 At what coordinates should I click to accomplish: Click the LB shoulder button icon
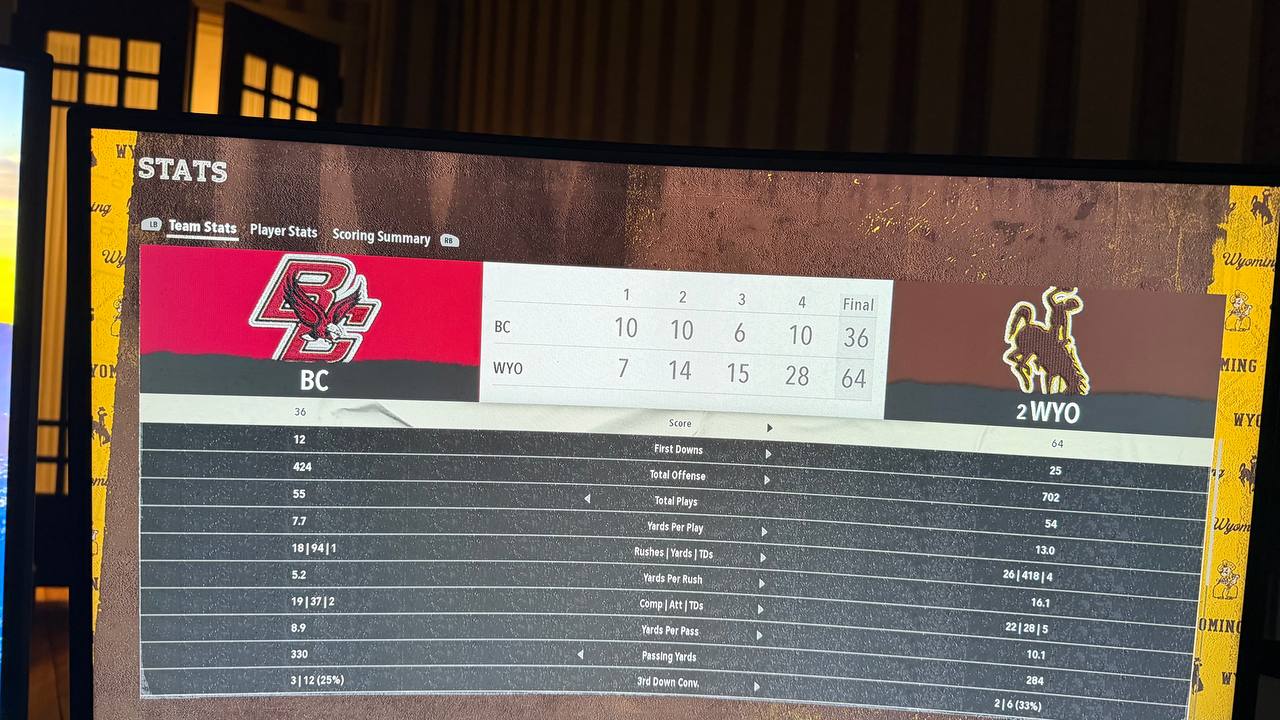(x=152, y=226)
